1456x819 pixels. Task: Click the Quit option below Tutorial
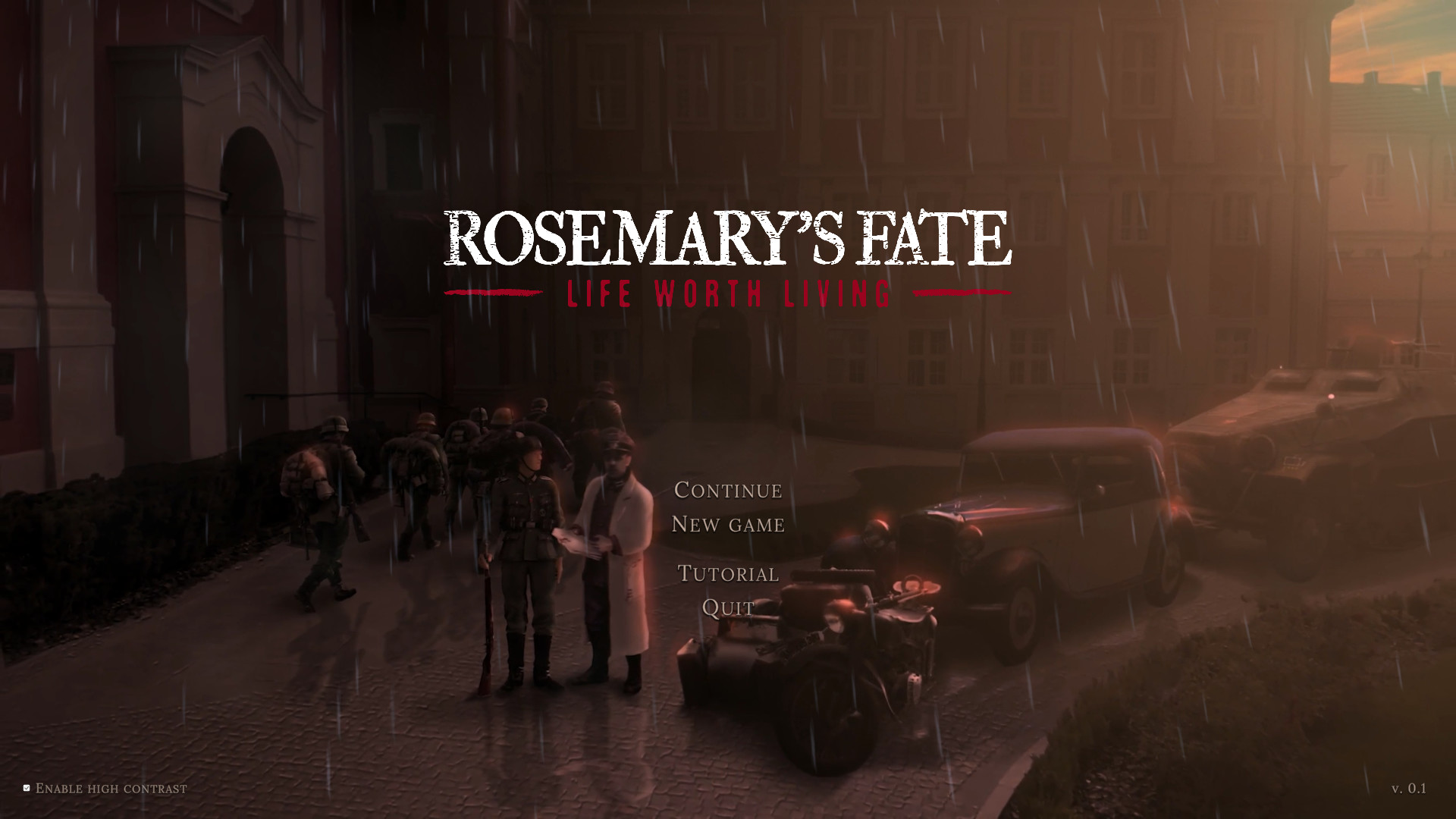[726, 607]
